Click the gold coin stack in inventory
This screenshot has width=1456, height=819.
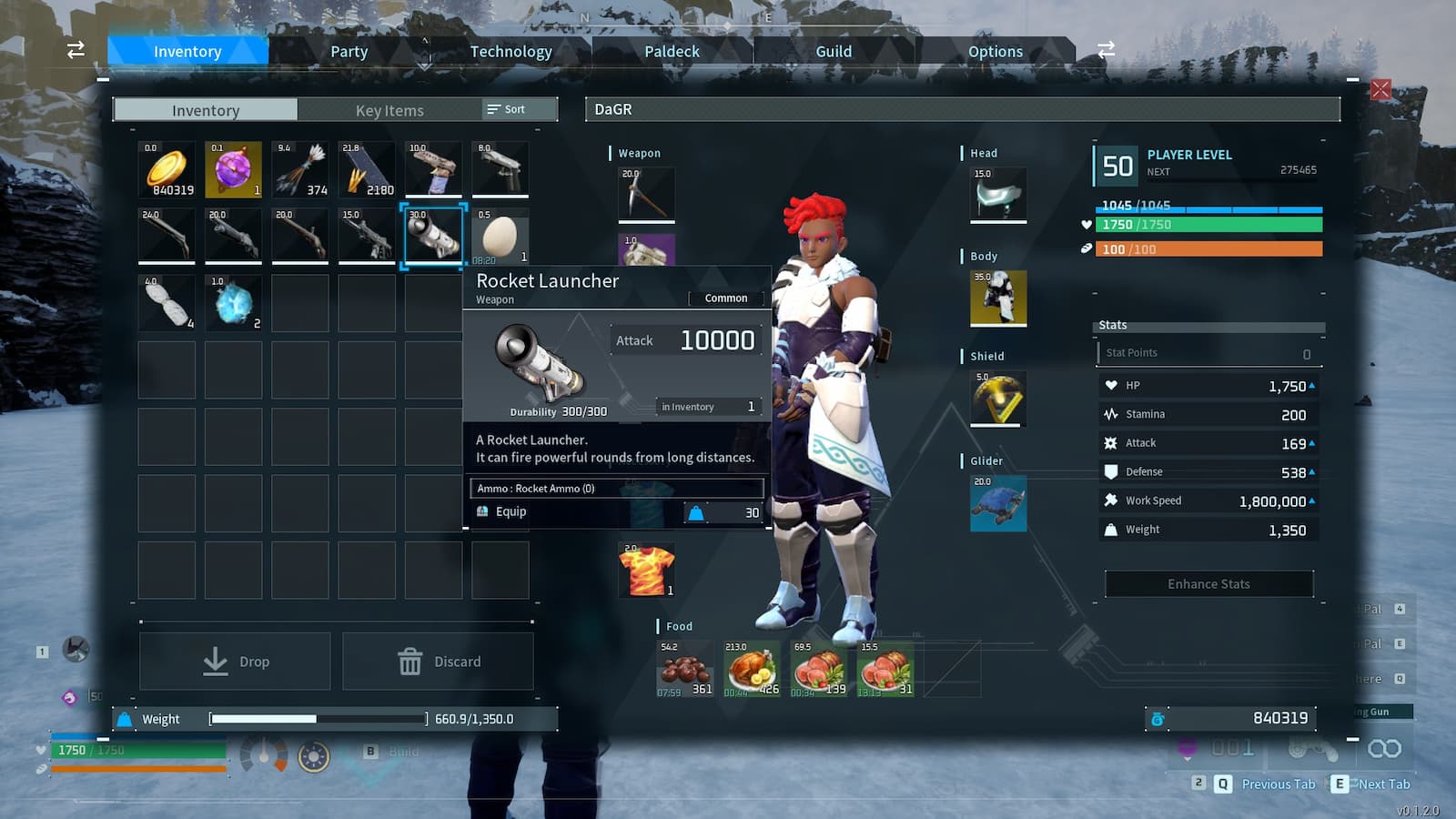coord(165,169)
